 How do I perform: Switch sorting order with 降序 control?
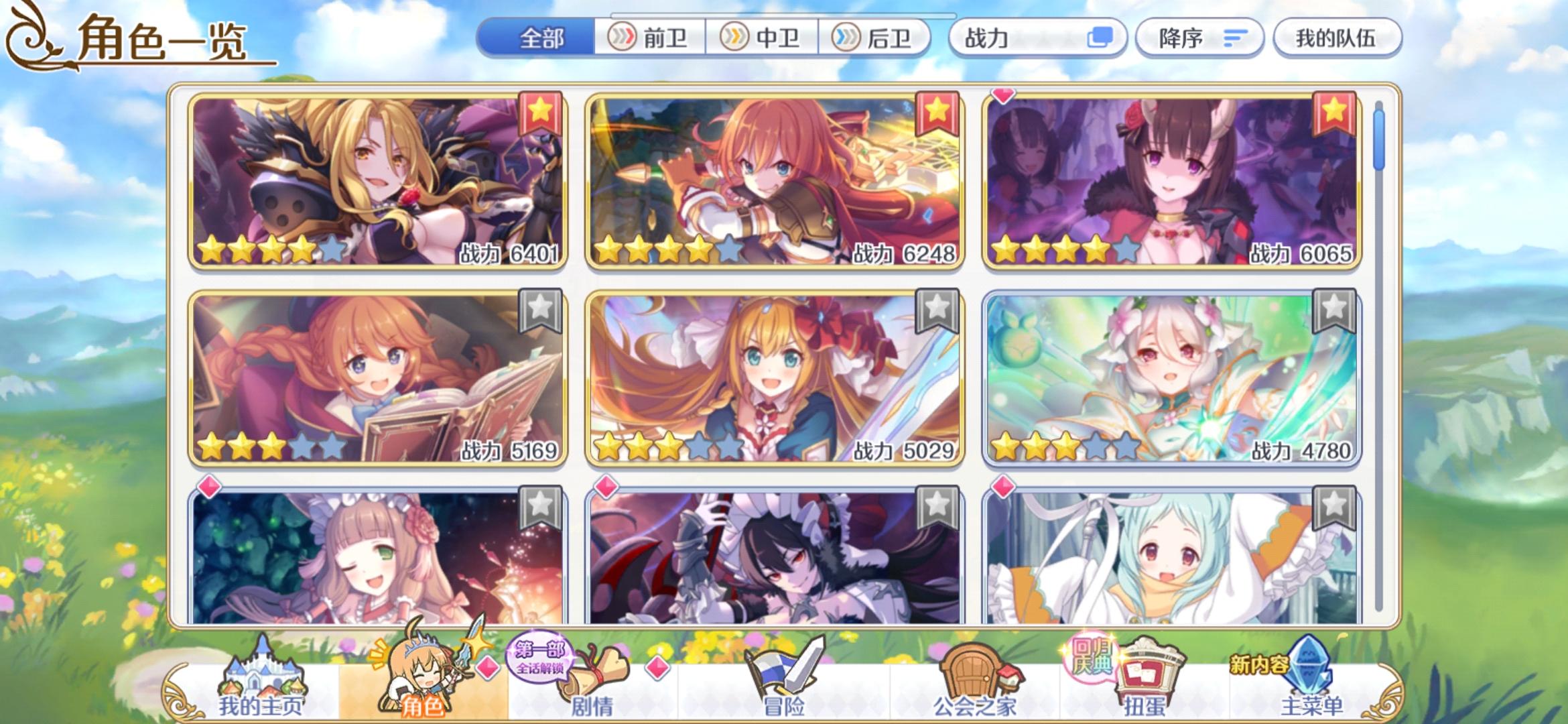coord(1201,38)
